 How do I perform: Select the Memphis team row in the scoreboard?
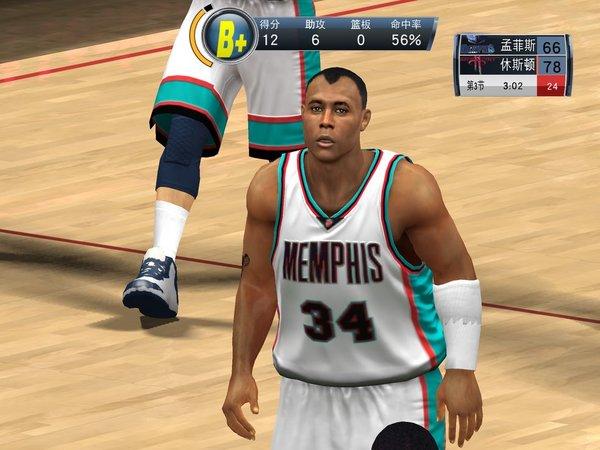coord(512,46)
